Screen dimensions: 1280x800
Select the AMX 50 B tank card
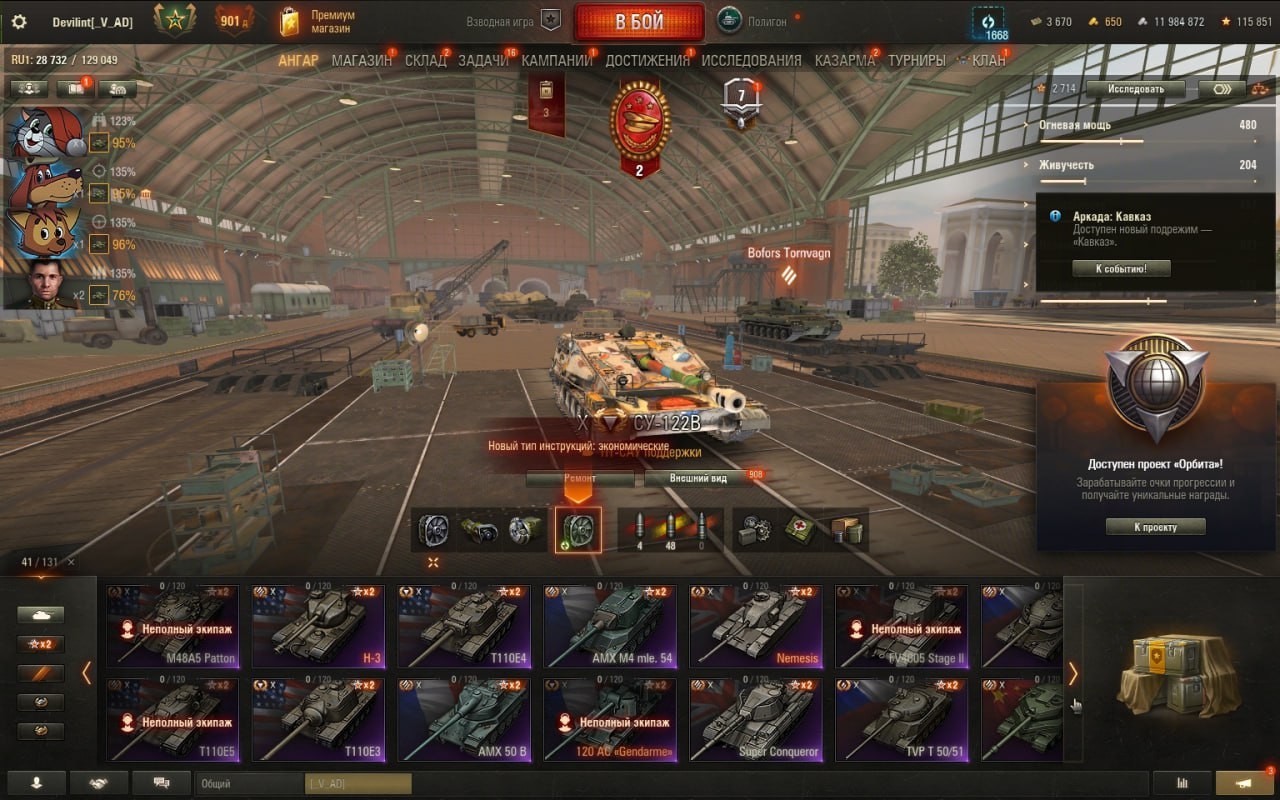[x=463, y=719]
